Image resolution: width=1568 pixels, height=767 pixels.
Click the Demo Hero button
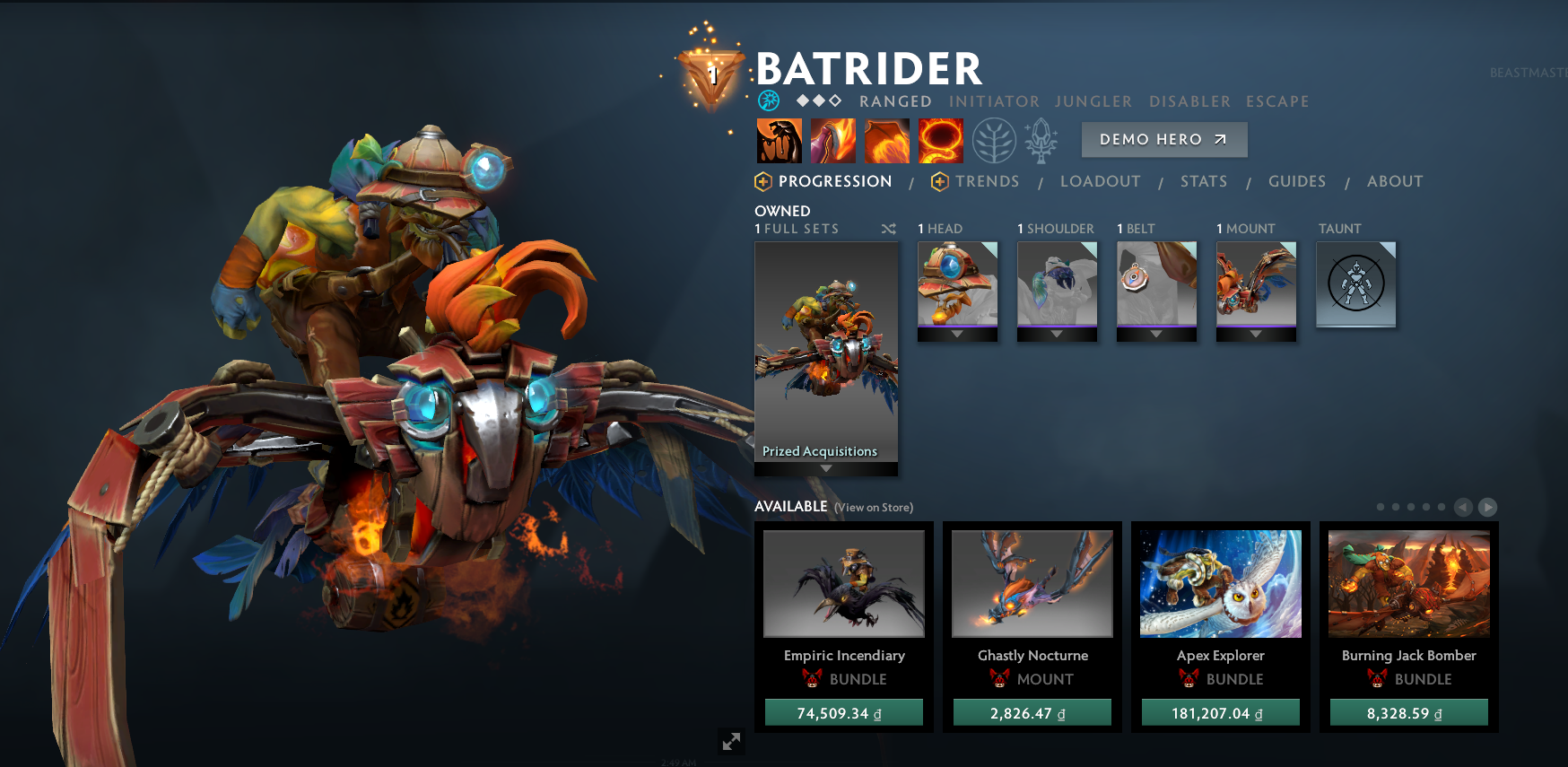[x=1163, y=139]
